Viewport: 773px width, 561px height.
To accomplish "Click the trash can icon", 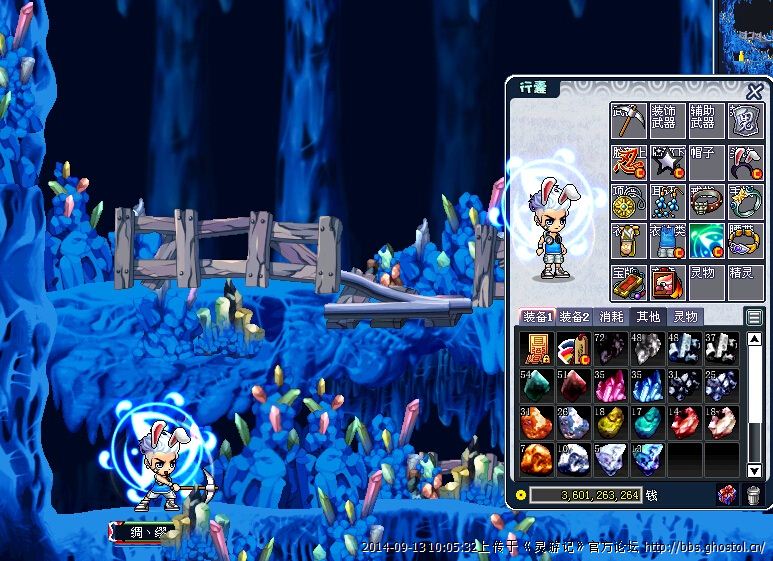I will [753, 495].
